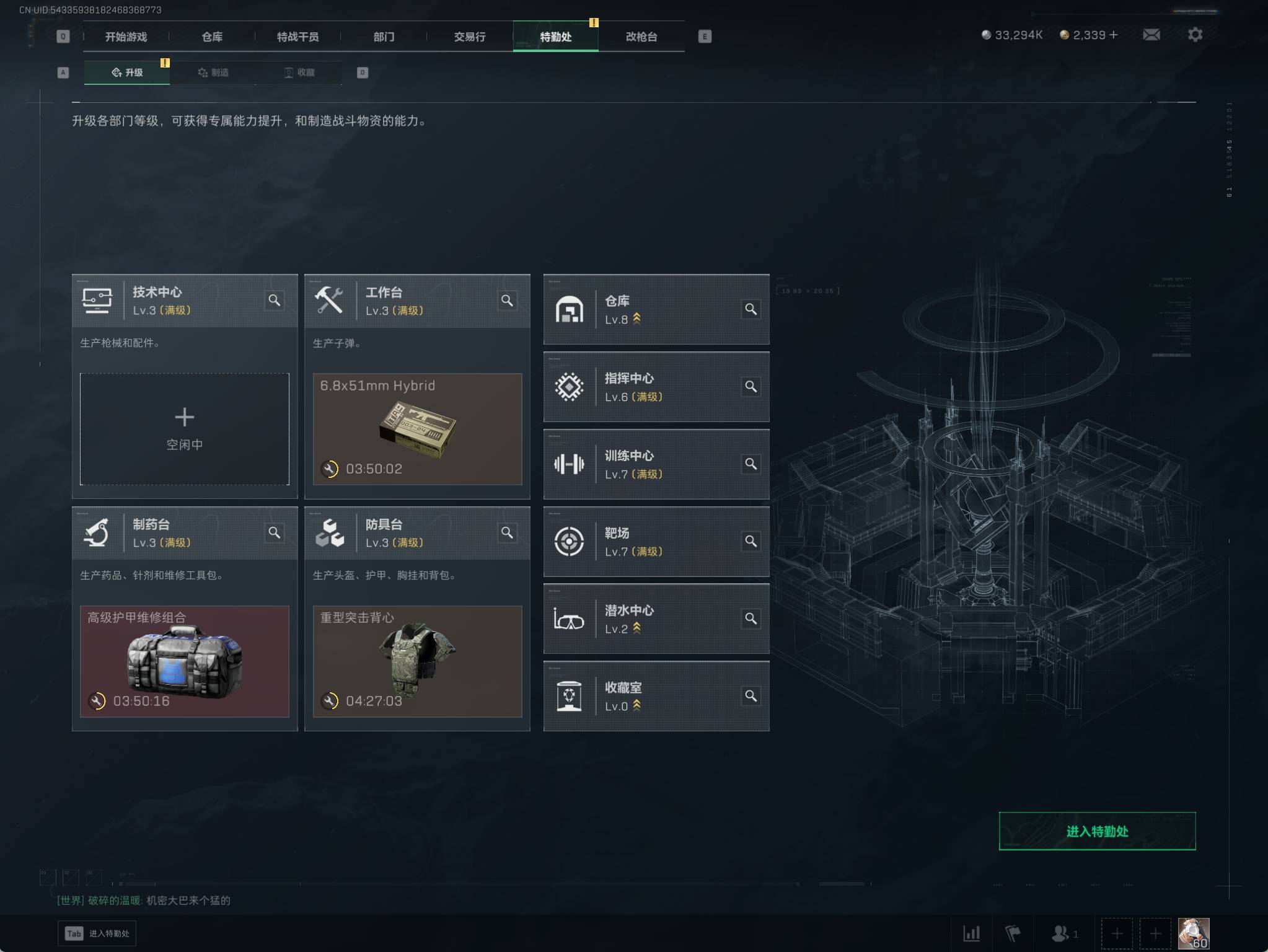
Task: Click the idle 空闲中 production slot
Action: 185,429
